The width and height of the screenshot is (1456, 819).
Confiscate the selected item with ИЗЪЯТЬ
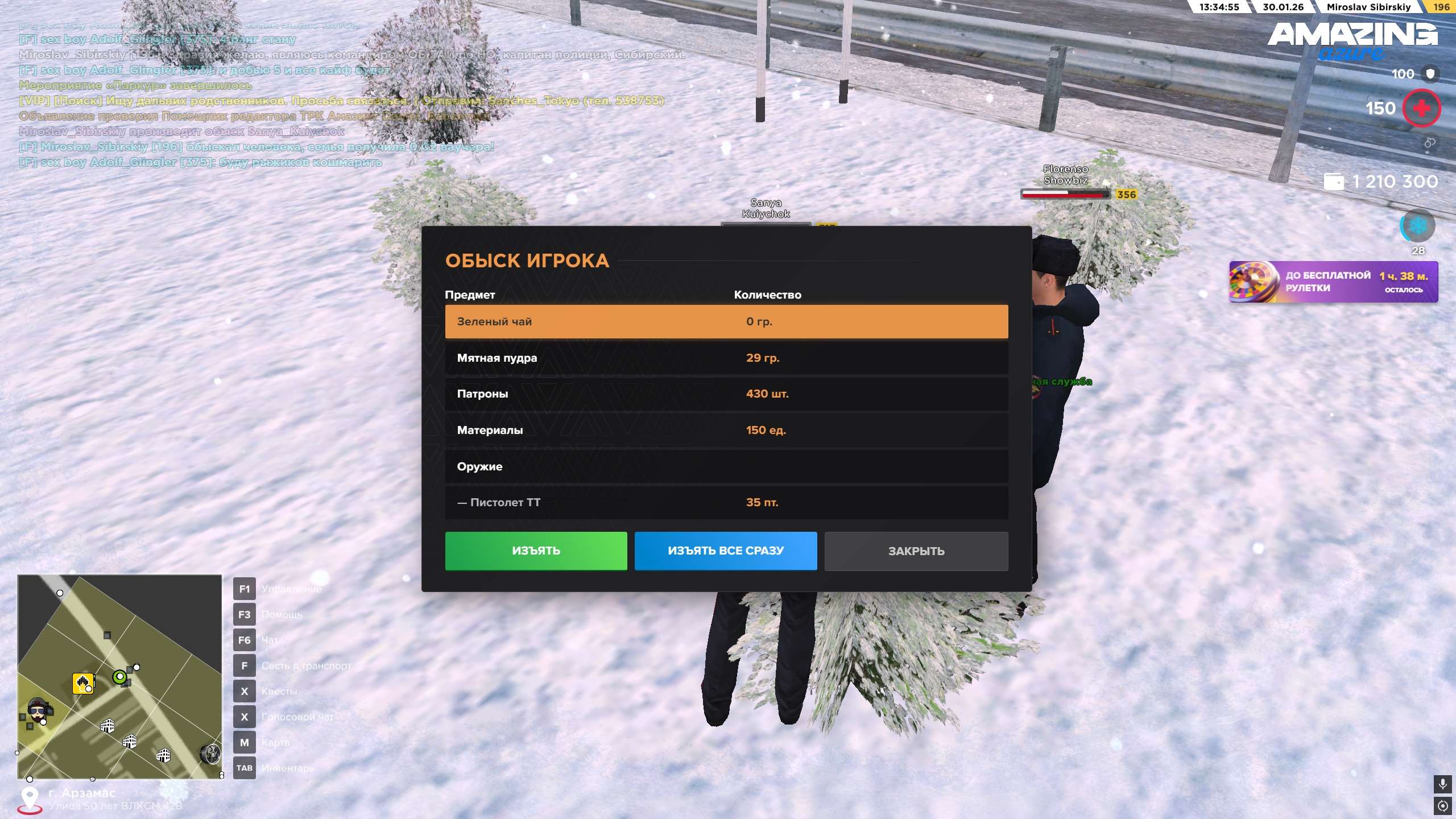[x=536, y=551]
